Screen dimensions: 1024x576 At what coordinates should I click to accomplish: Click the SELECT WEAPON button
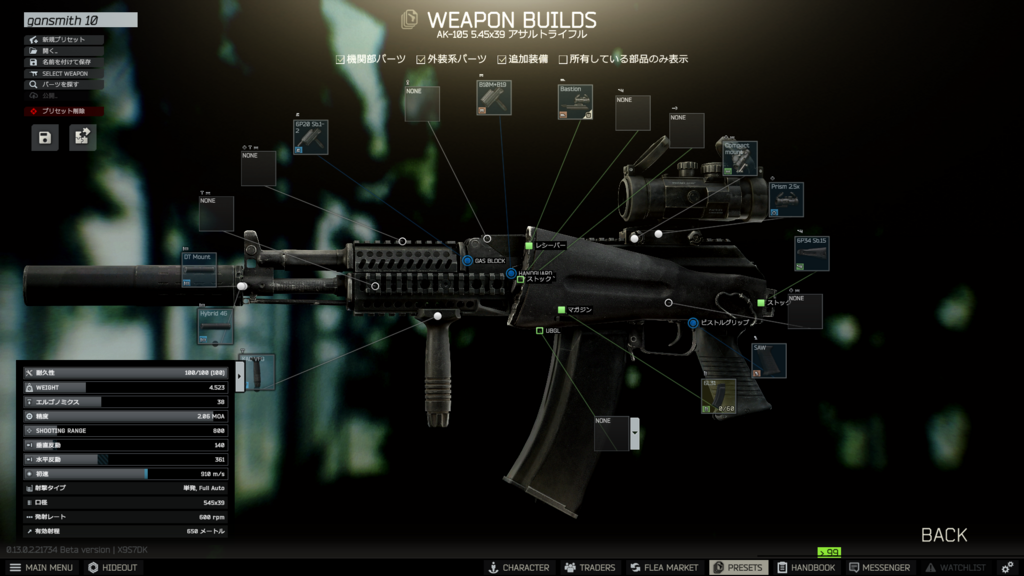(x=63, y=73)
